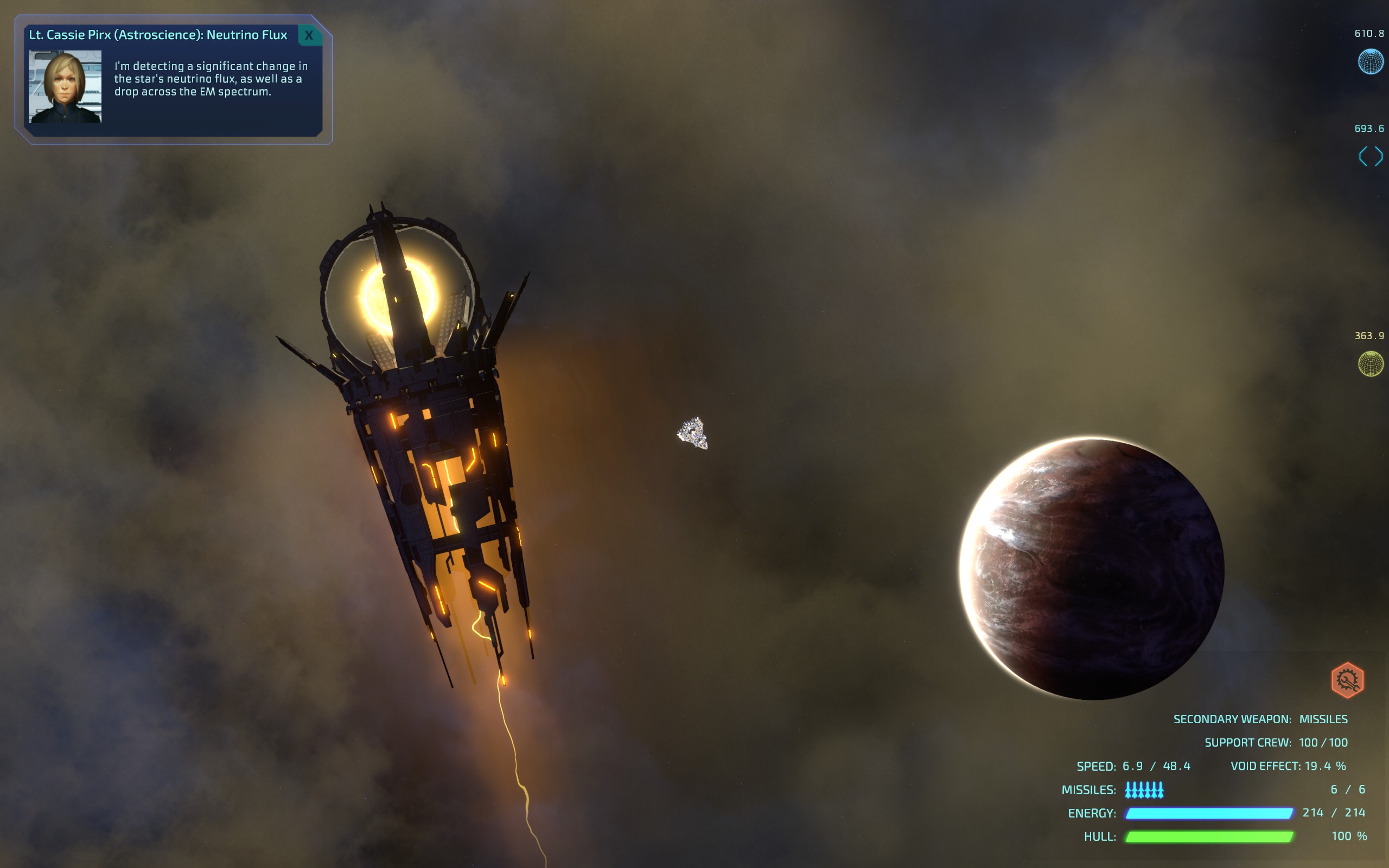Select the yellow wireframe globe marker
This screenshot has height=868, width=1389.
point(1370,363)
